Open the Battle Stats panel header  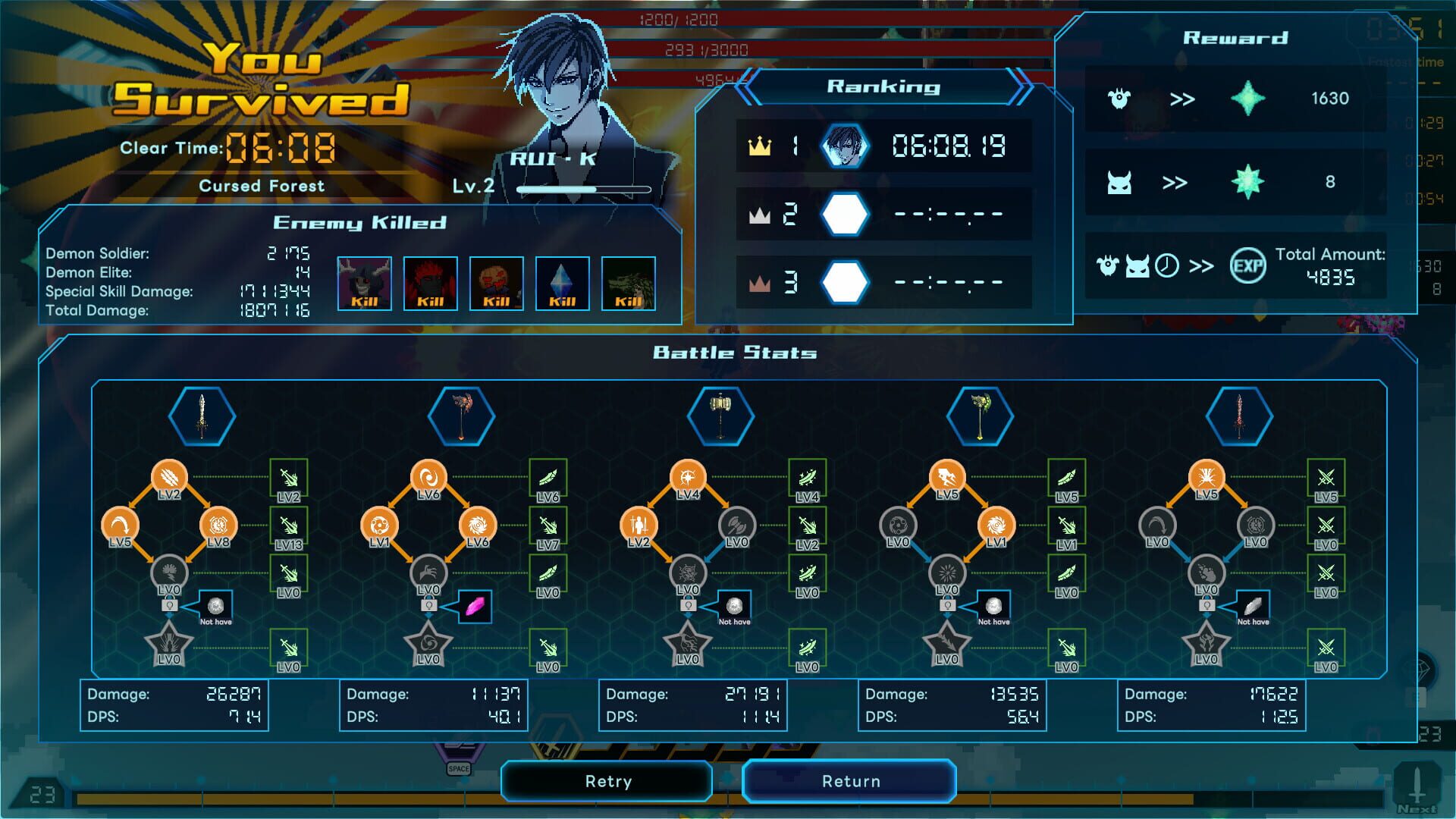pos(734,352)
